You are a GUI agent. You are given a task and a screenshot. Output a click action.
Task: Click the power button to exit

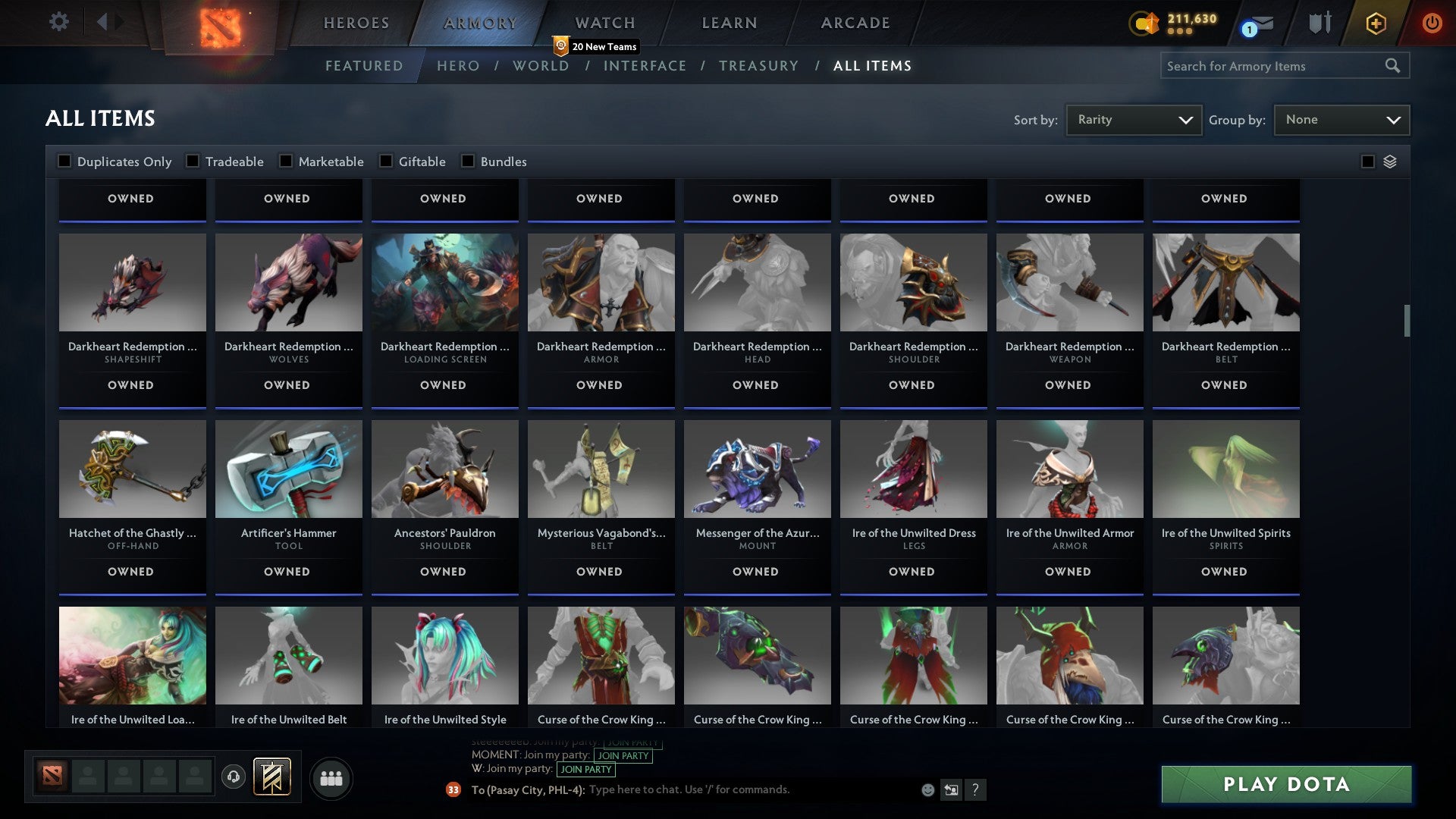(1432, 23)
